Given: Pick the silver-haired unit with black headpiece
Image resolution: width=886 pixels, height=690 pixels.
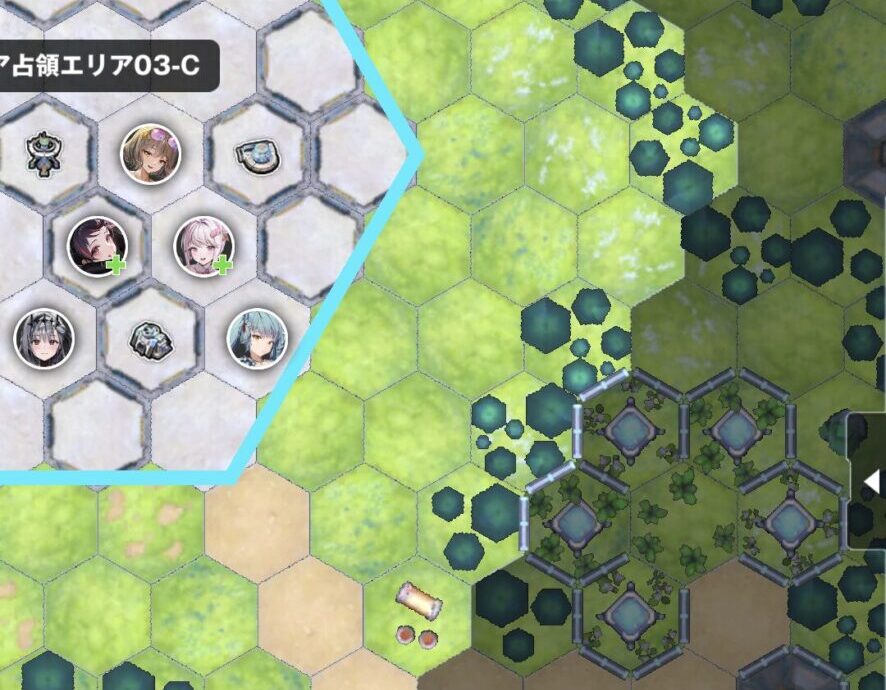Looking at the screenshot, I should (43, 337).
